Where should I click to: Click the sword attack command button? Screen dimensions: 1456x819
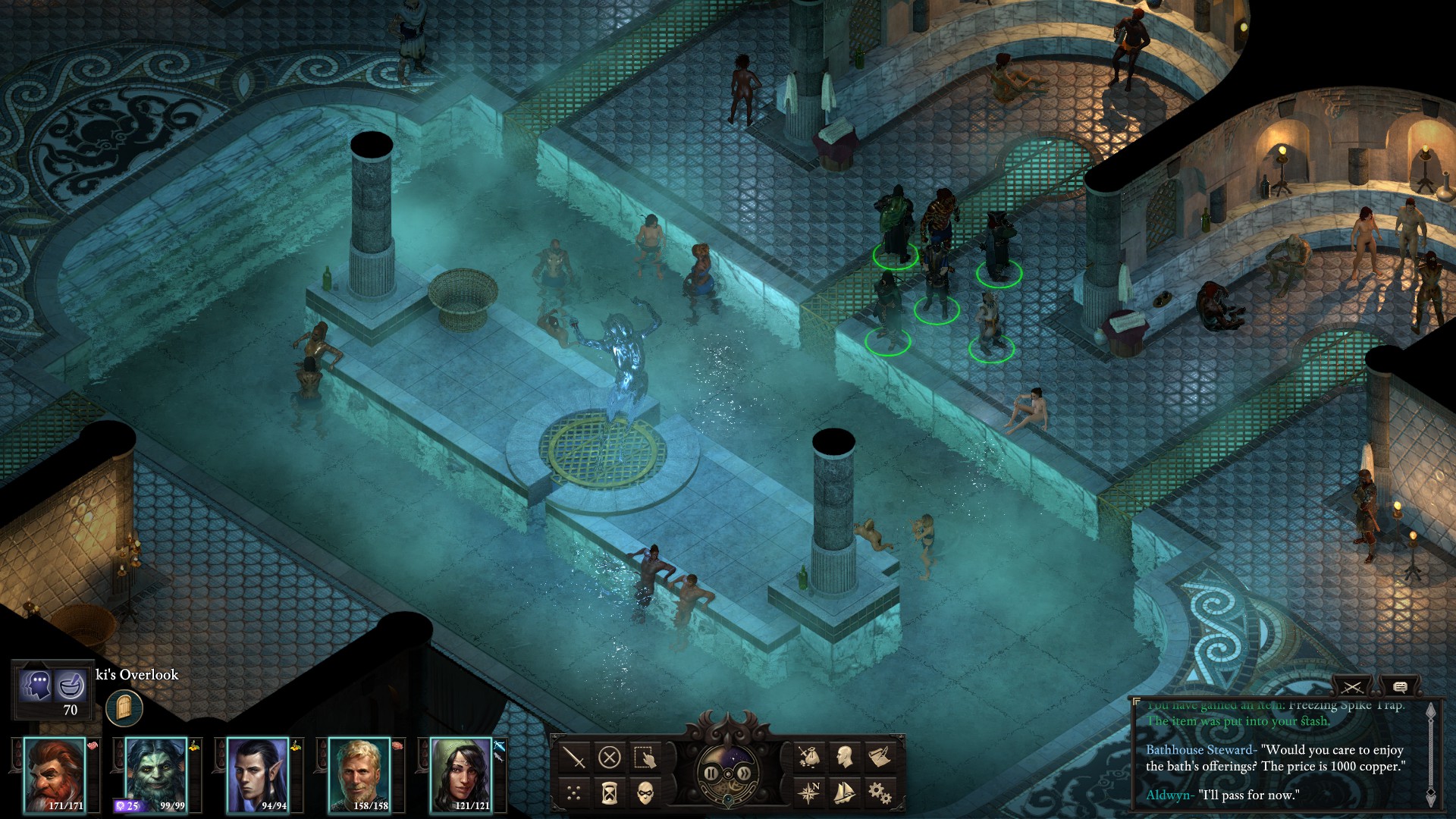574,757
